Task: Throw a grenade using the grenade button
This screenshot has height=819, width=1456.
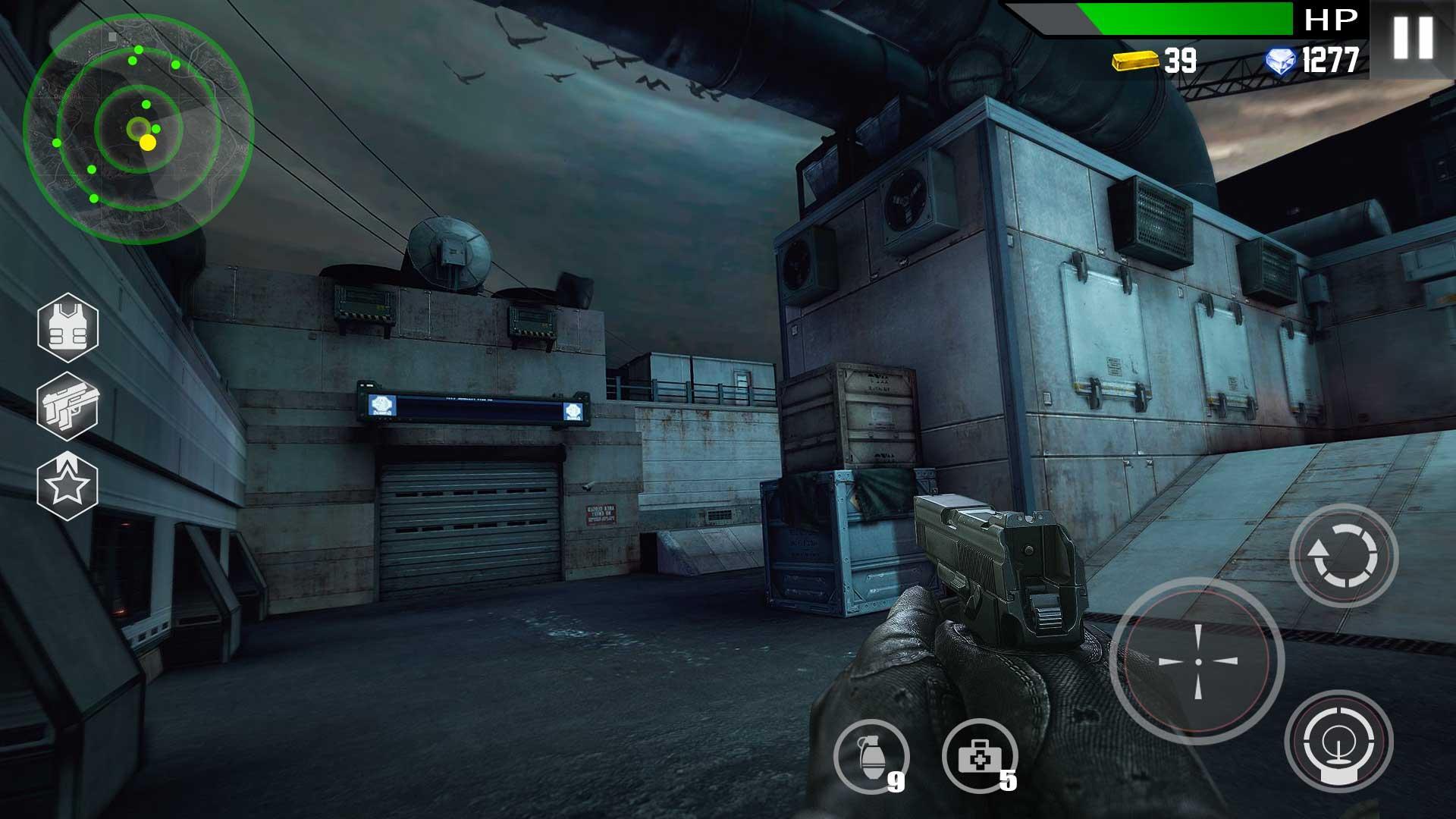Action: click(871, 757)
